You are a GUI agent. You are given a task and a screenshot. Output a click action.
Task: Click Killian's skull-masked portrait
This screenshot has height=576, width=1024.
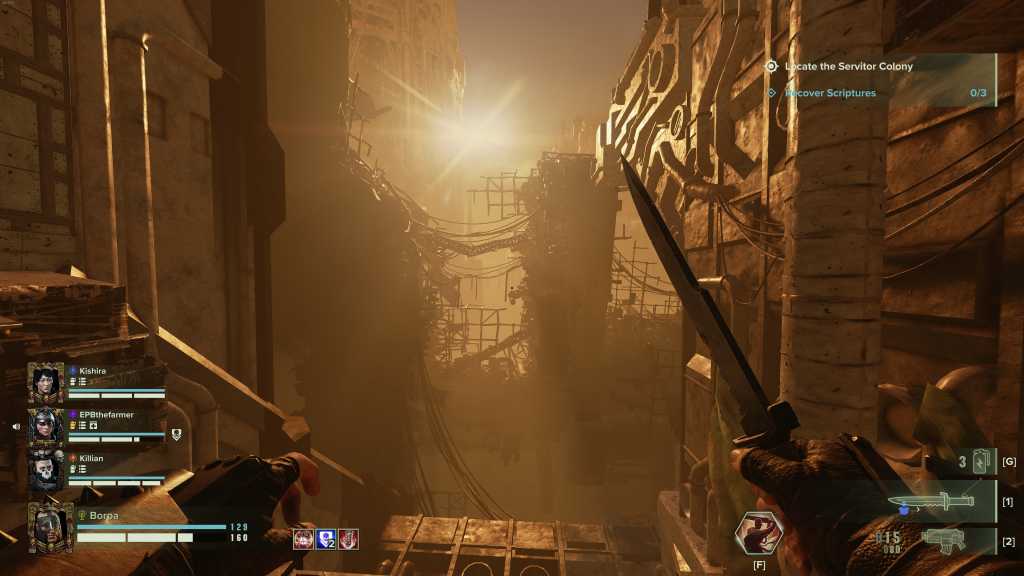pos(46,470)
